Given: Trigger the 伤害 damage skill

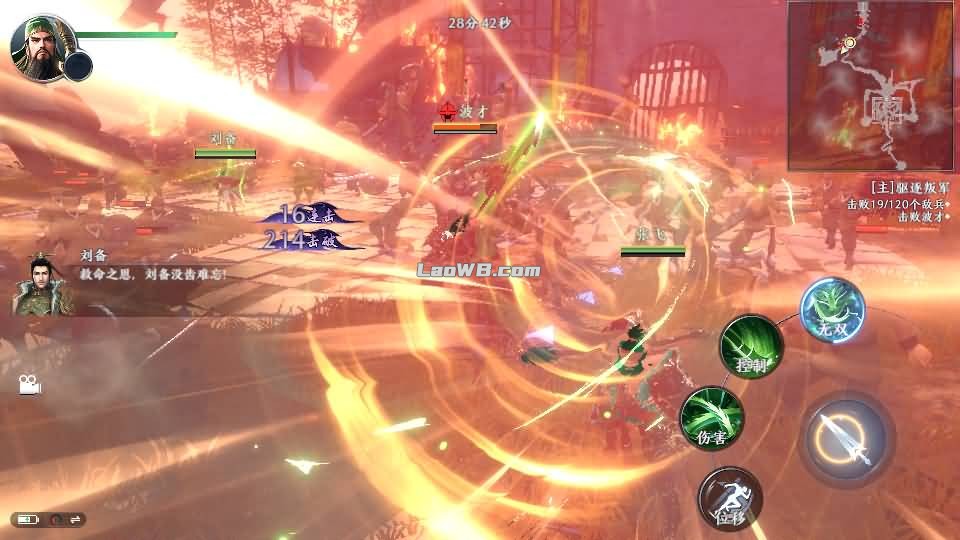Looking at the screenshot, I should [711, 419].
